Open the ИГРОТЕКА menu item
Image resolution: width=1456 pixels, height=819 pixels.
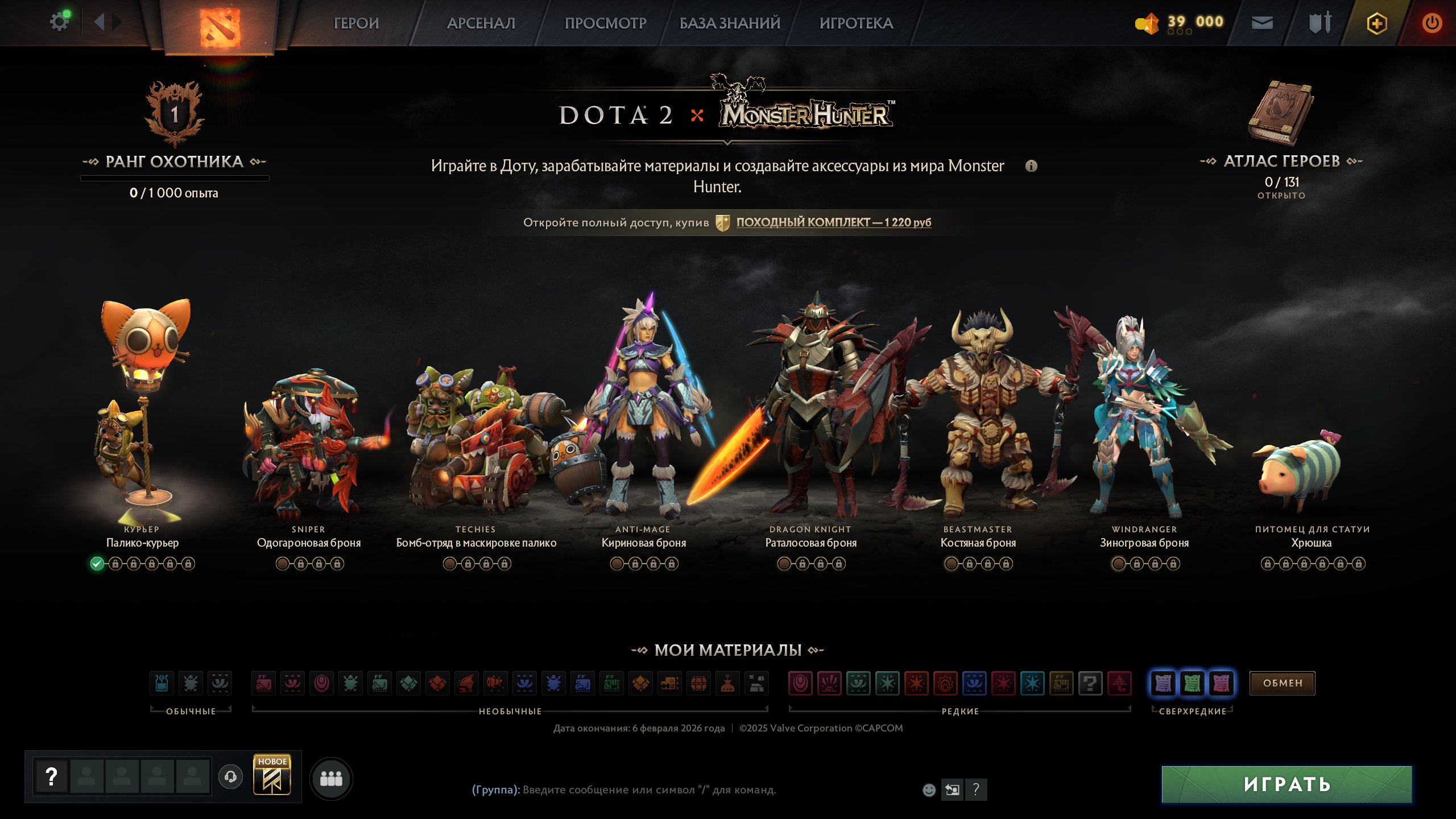857,23
